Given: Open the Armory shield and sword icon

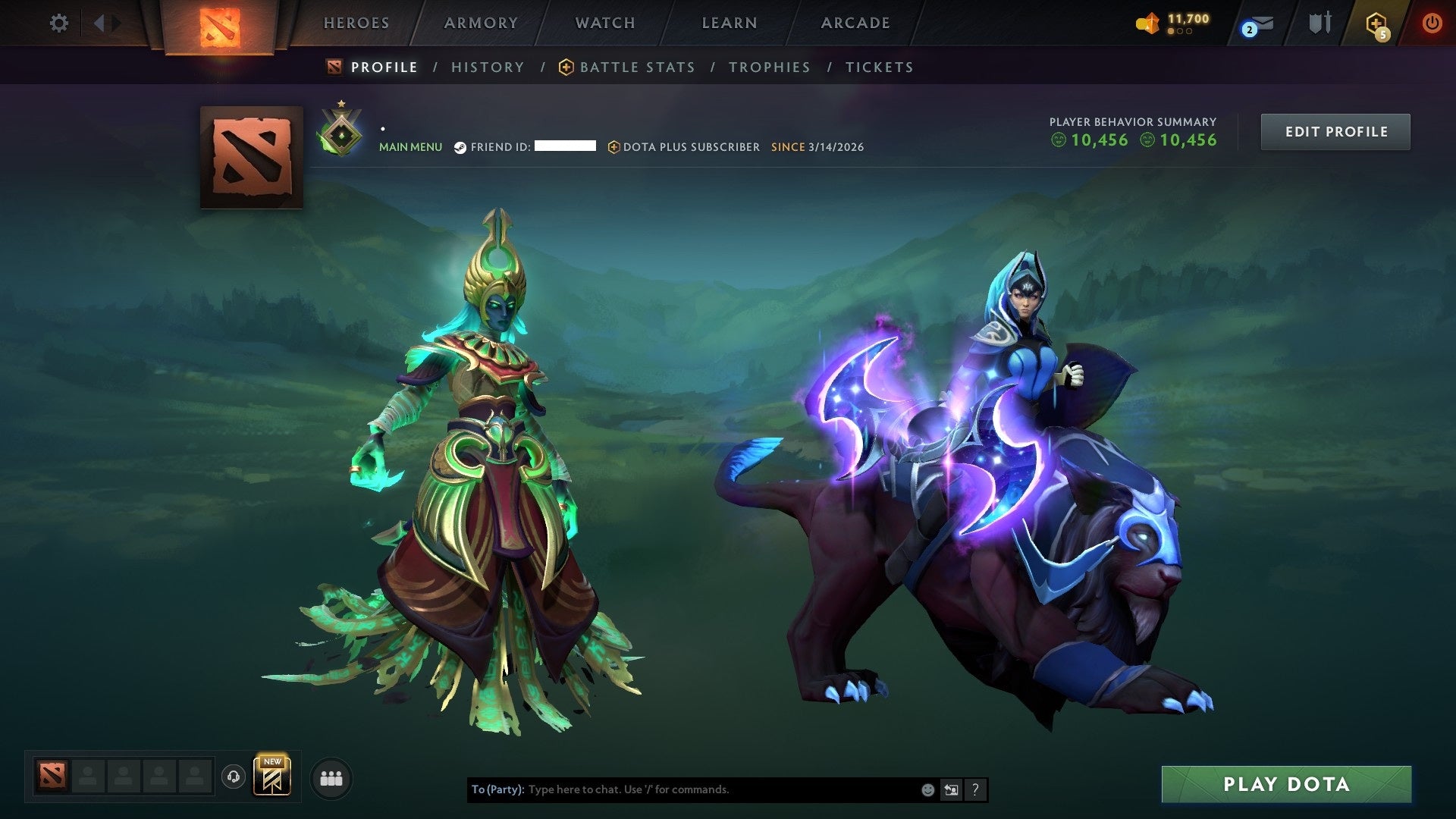Looking at the screenshot, I should click(x=1319, y=23).
